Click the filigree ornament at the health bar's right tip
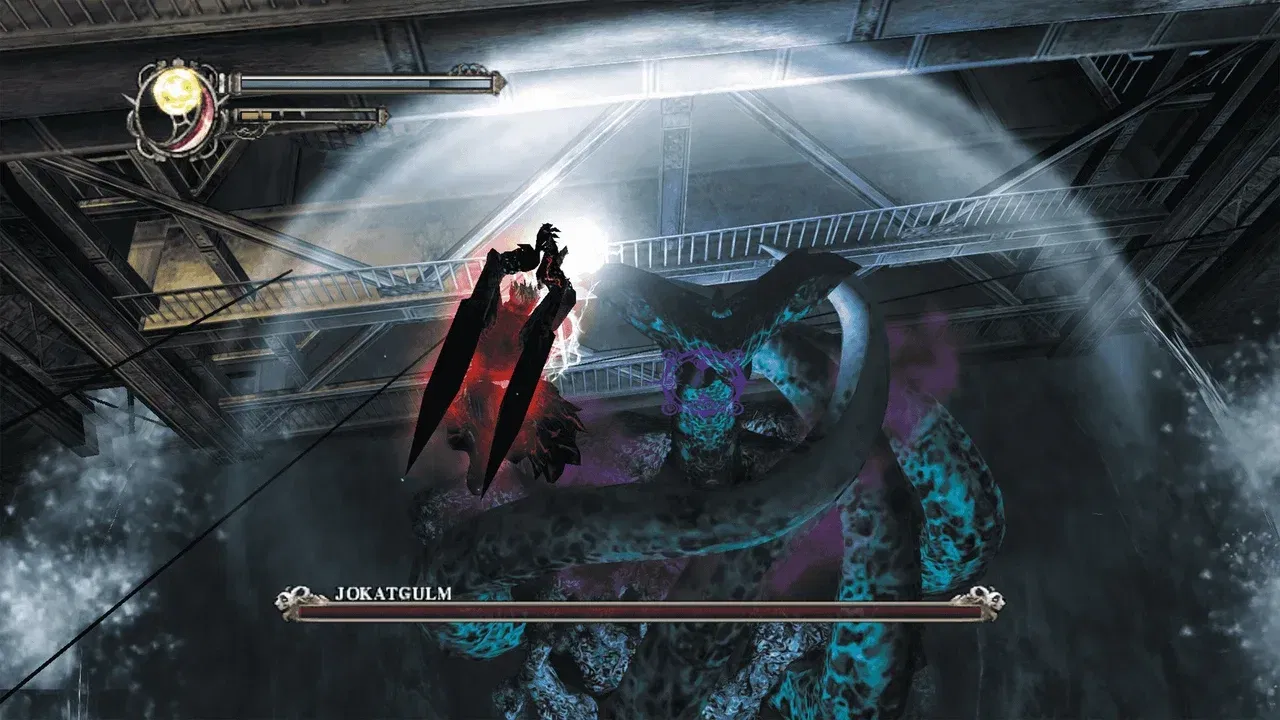1280x720 pixels. pos(498,82)
